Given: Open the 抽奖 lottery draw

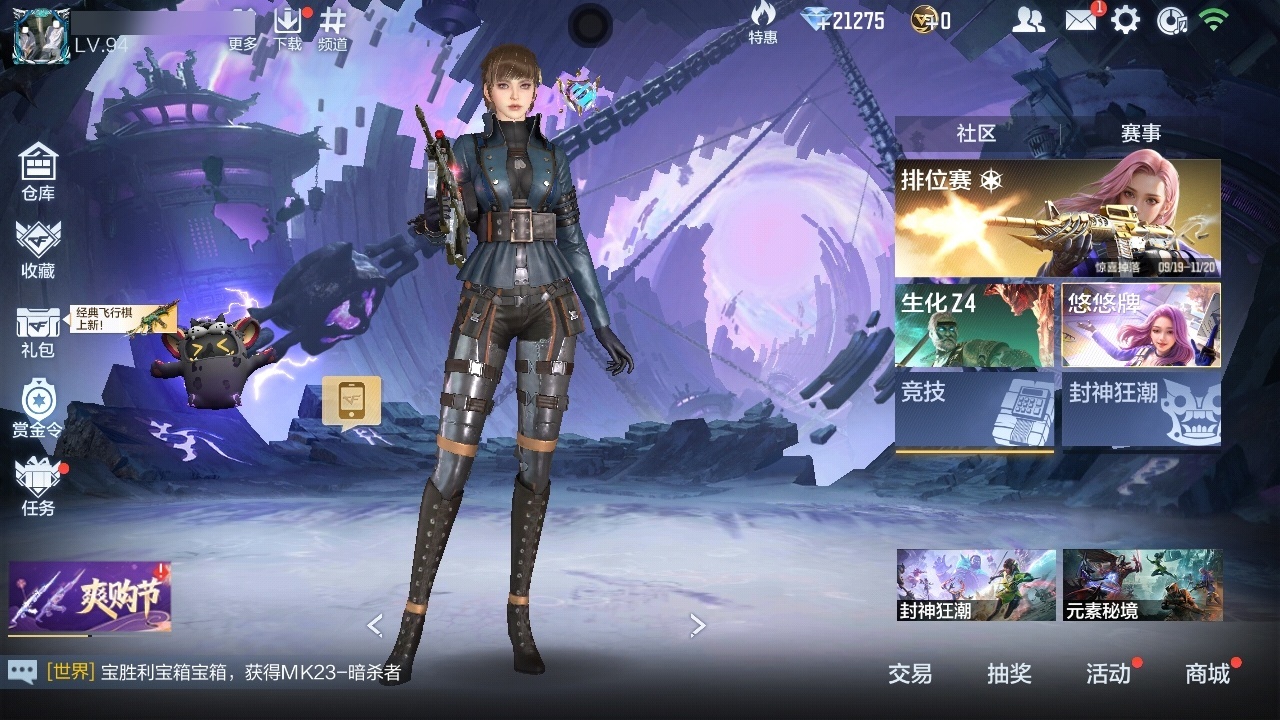Looking at the screenshot, I should 1009,674.
